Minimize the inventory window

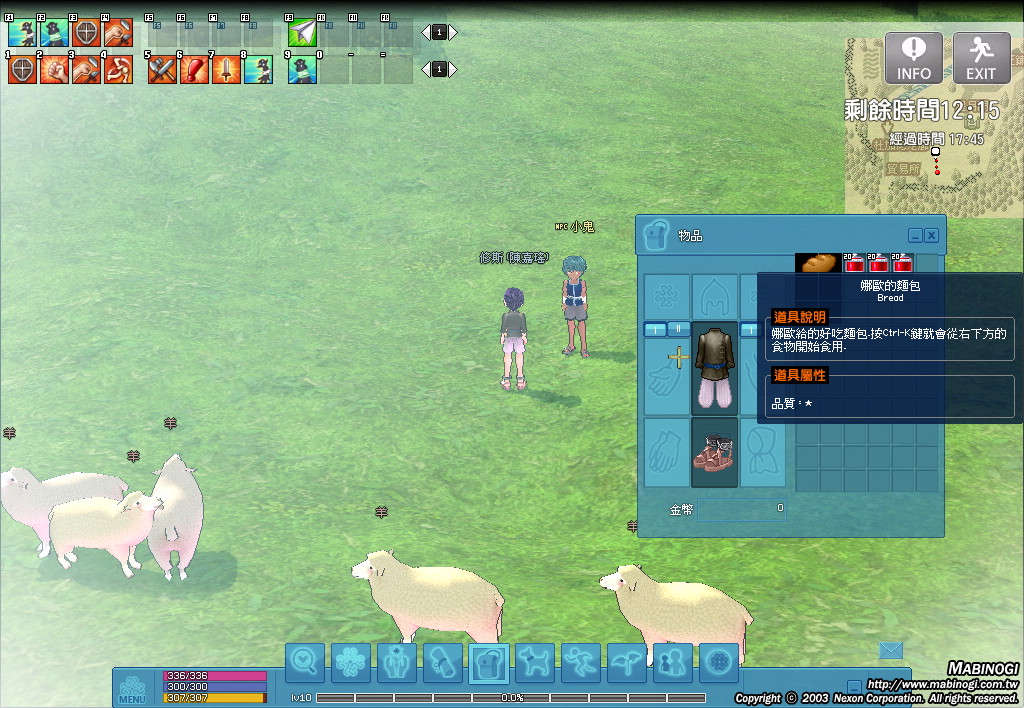pyautogui.click(x=915, y=235)
